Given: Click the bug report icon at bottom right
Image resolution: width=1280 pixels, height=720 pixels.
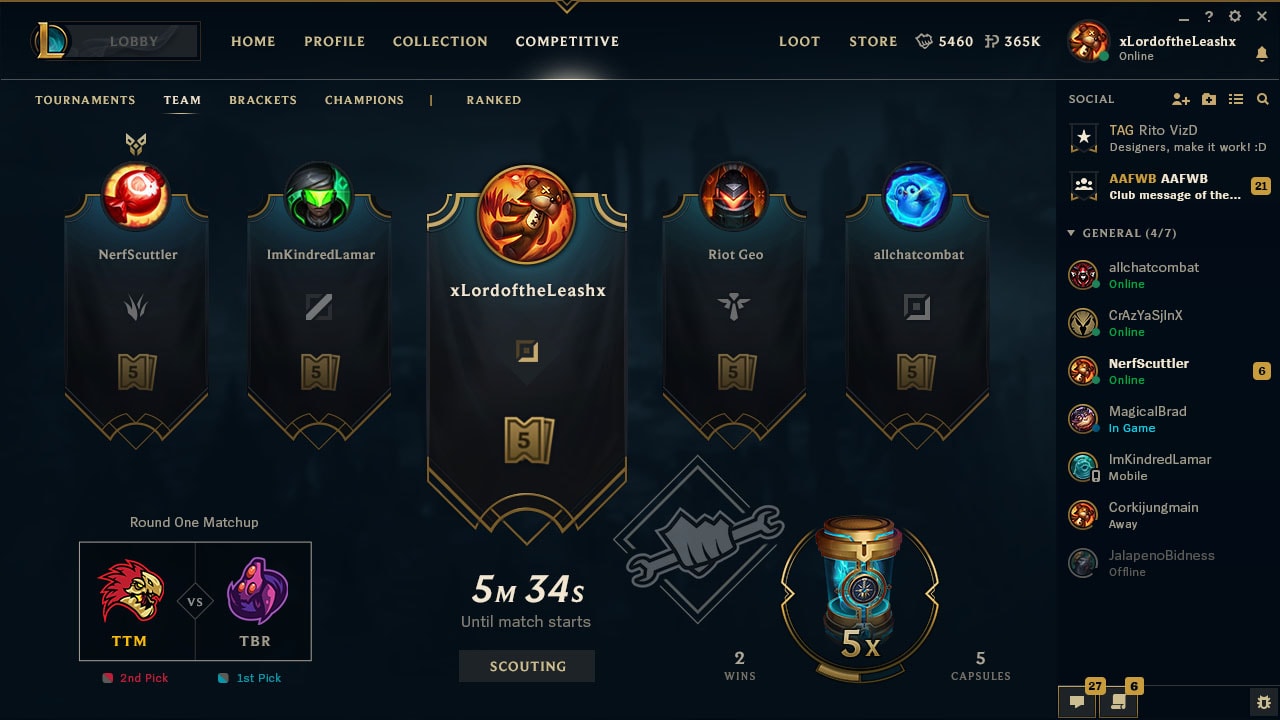Looking at the screenshot, I should (1262, 703).
